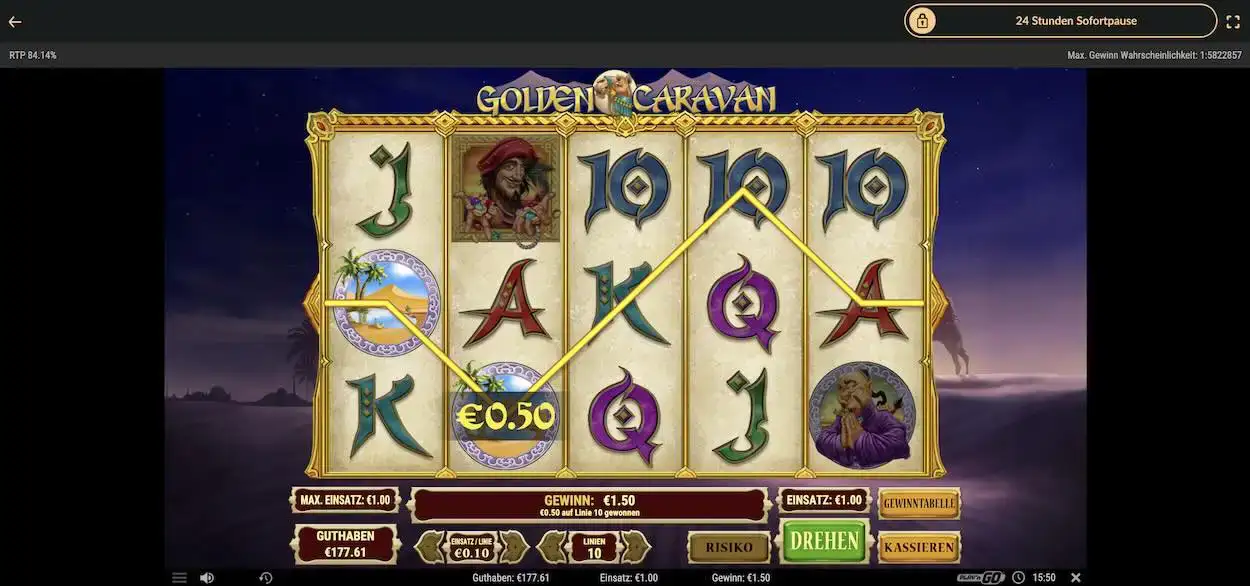
Task: Open the GEWINNTABELLE paytable
Action: click(x=919, y=504)
